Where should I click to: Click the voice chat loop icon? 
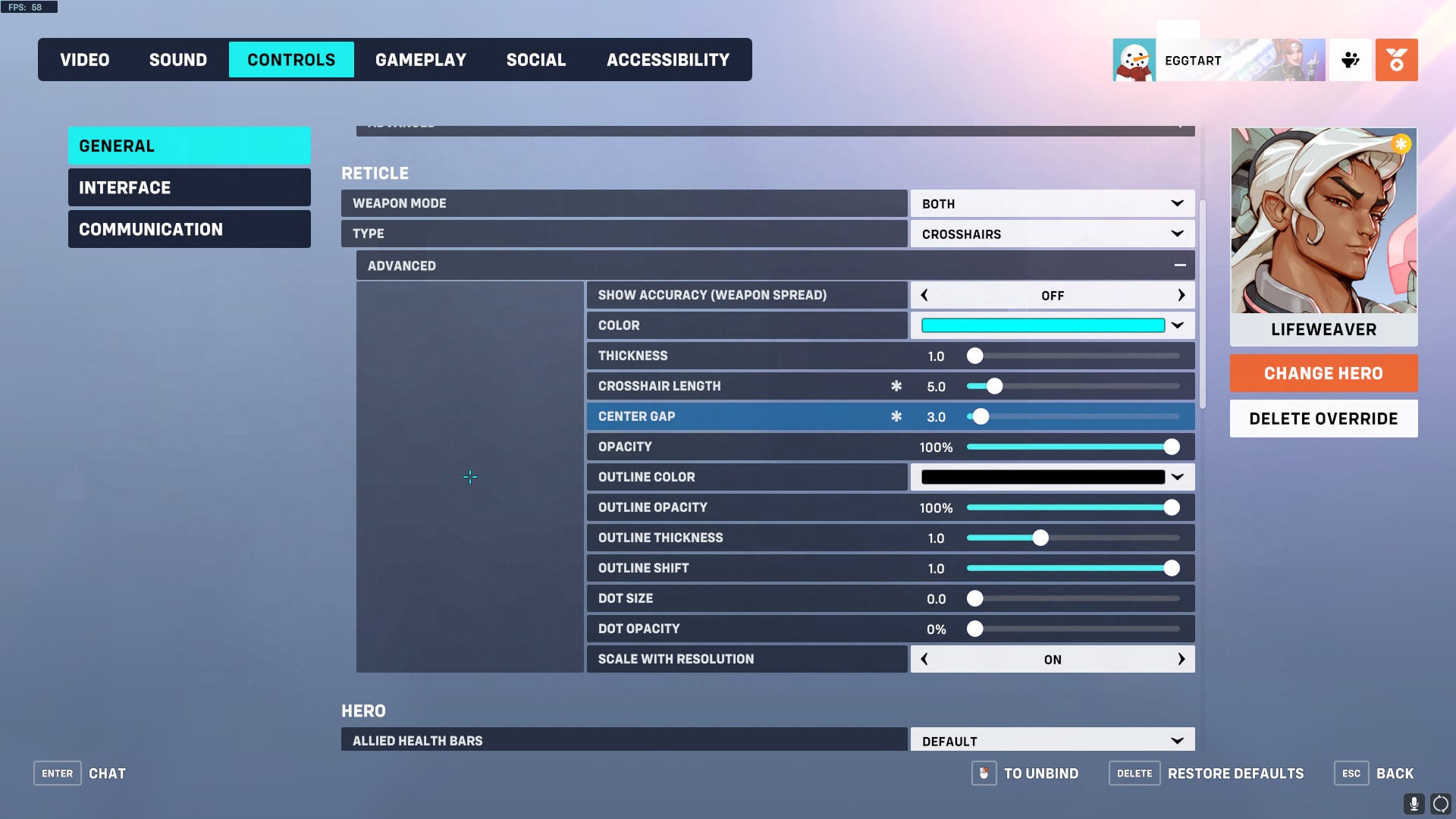[1440, 802]
